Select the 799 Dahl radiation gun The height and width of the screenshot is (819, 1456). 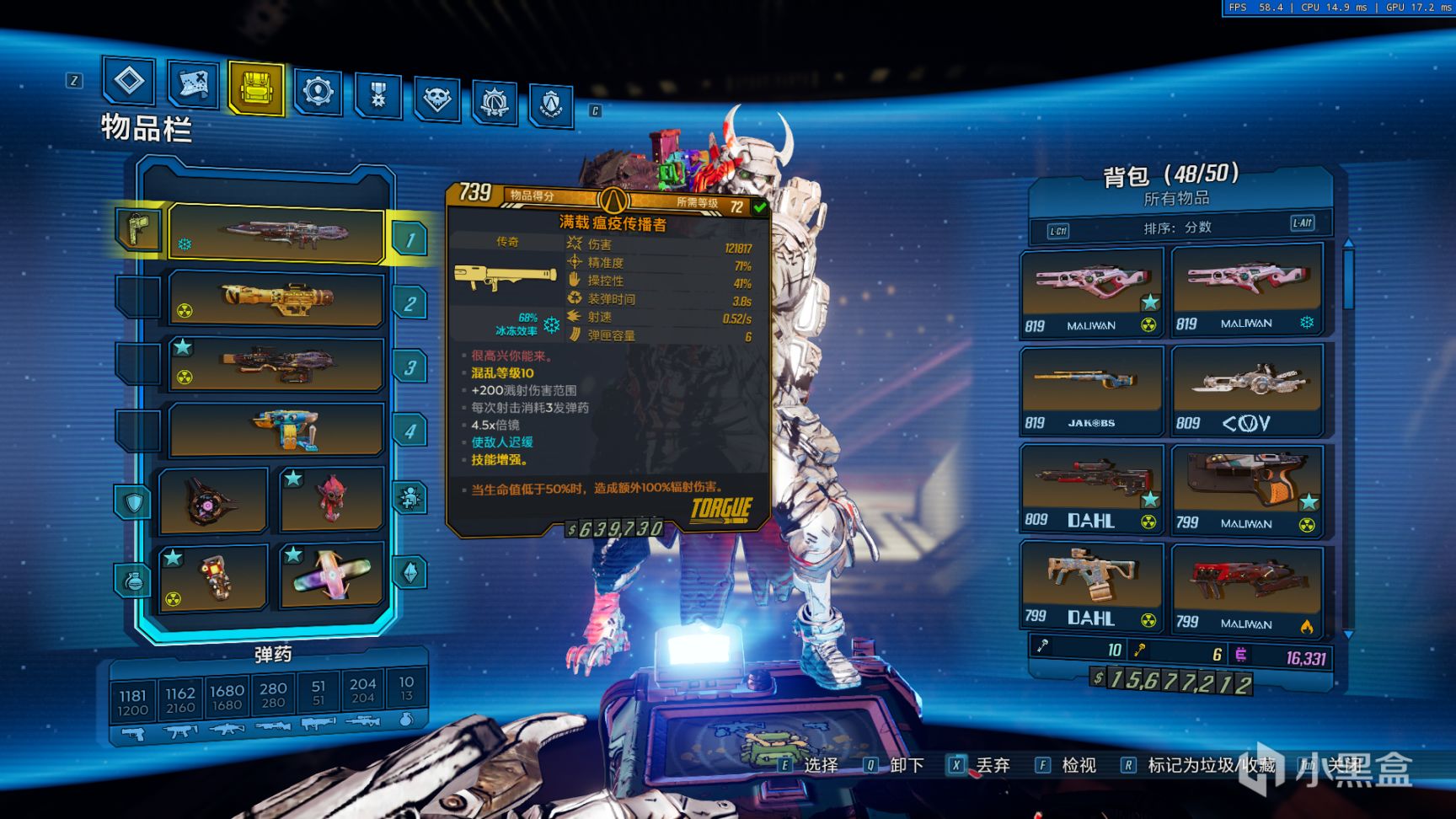pos(1091,588)
